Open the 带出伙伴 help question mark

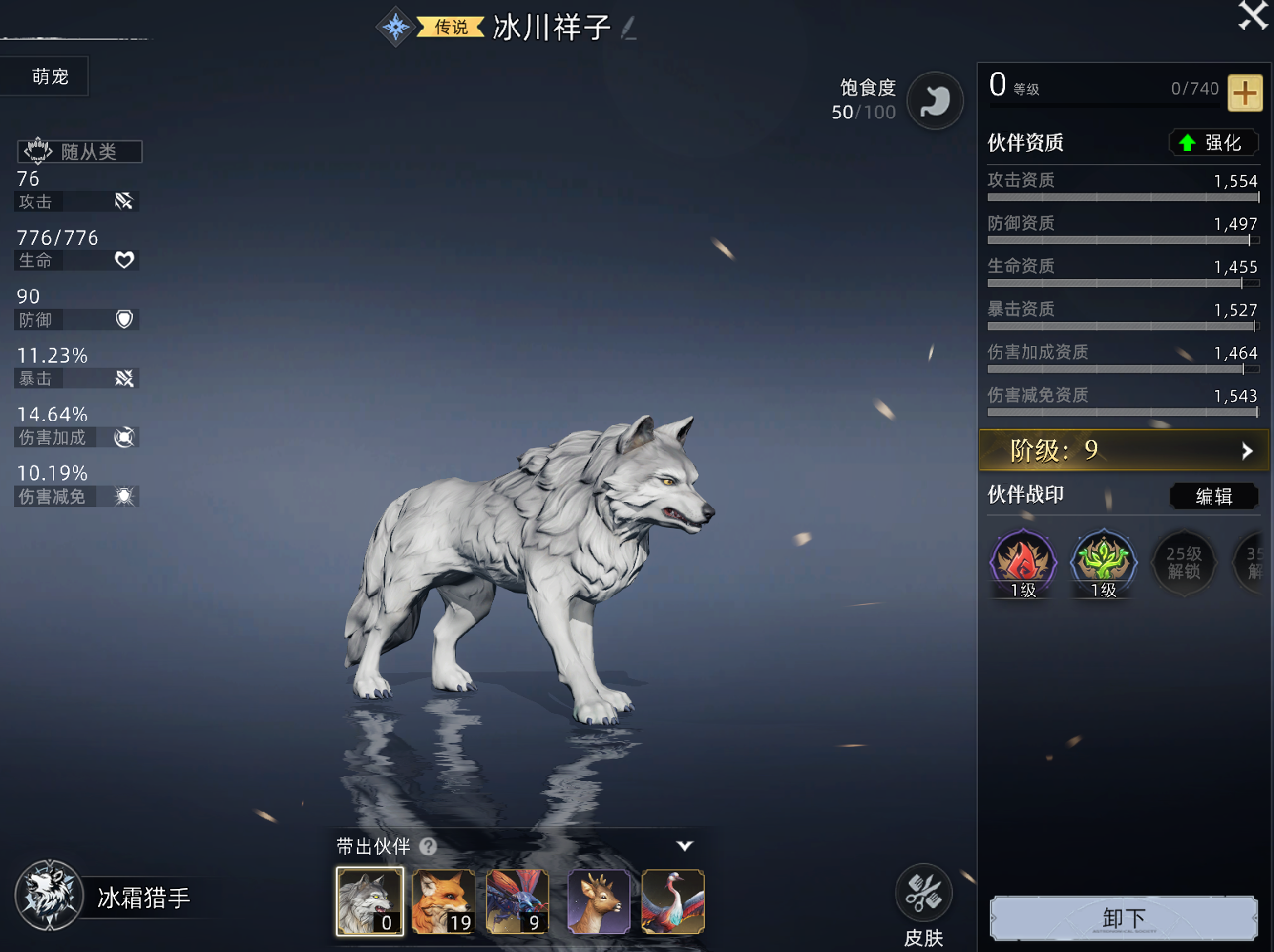click(x=428, y=847)
